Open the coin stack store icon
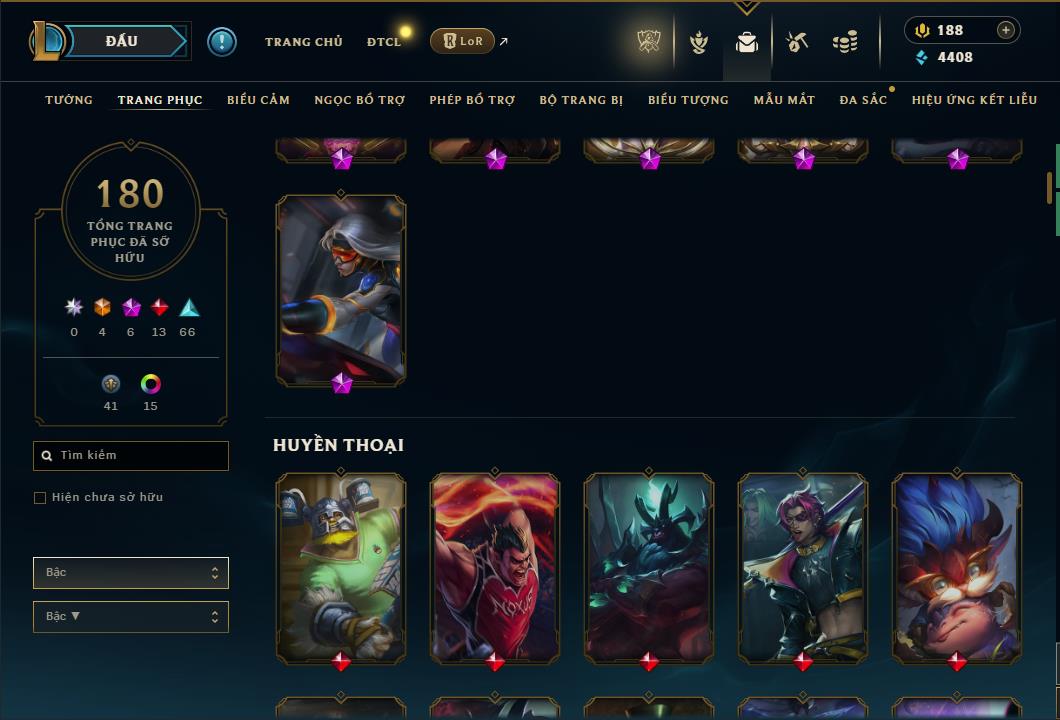 tap(845, 42)
